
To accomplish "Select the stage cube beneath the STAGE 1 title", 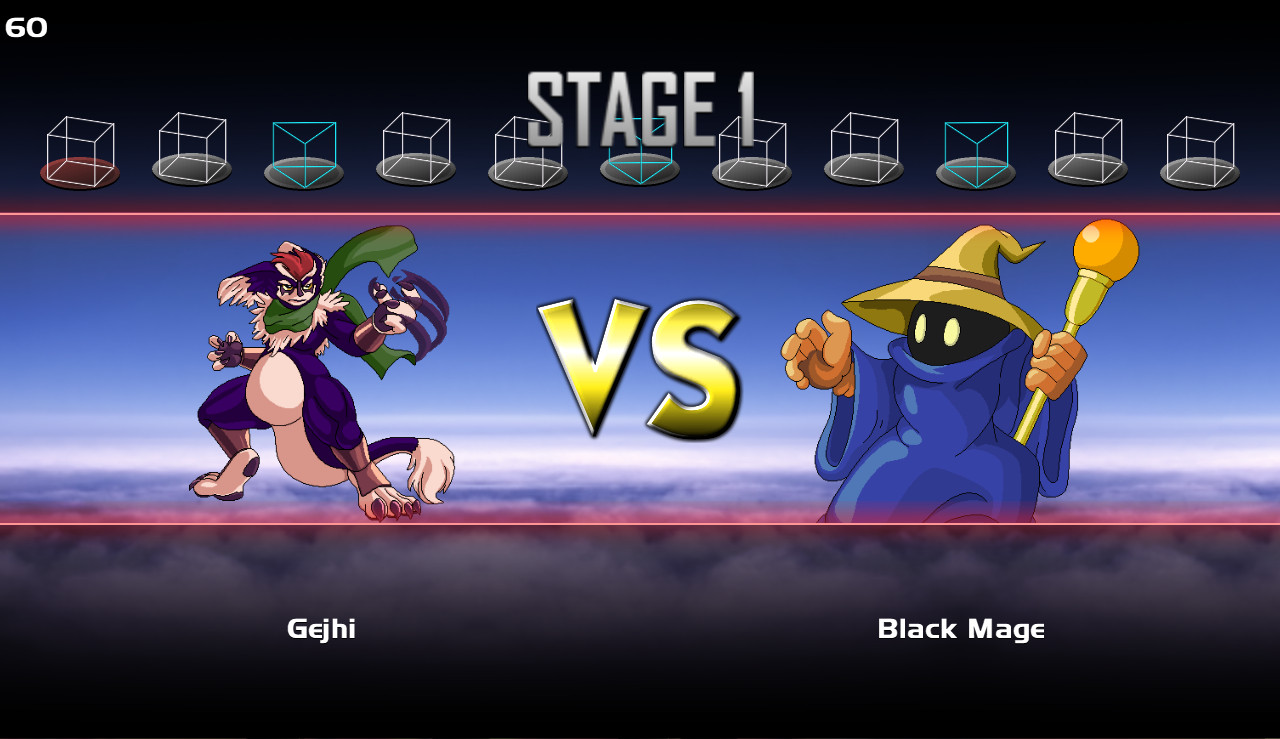I will tap(639, 145).
